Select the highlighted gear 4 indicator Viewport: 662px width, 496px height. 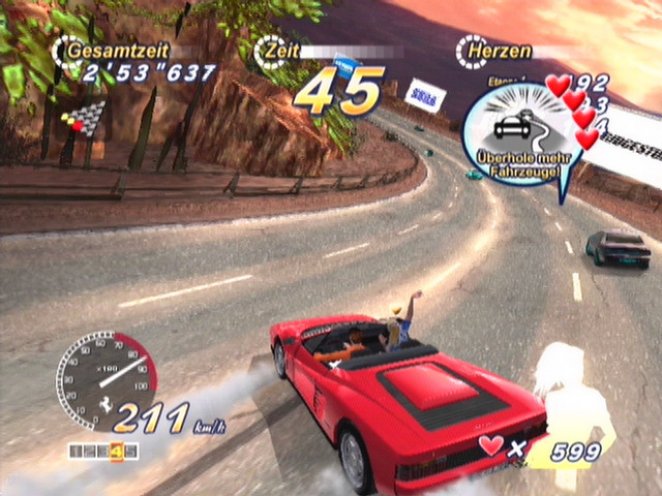[x=116, y=451]
